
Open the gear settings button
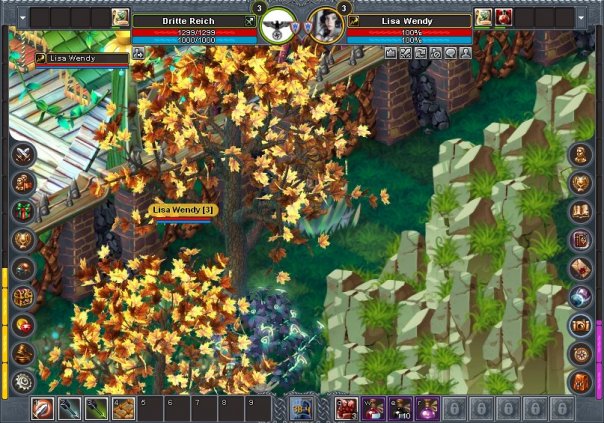click(x=23, y=381)
